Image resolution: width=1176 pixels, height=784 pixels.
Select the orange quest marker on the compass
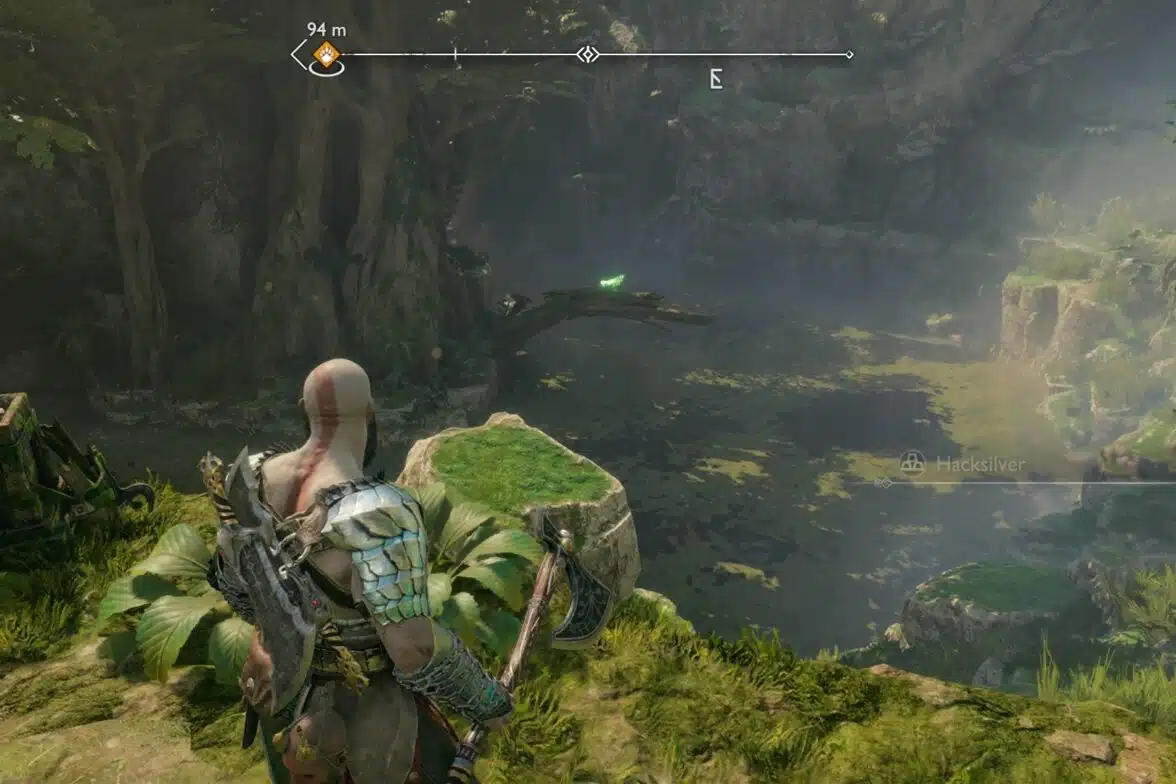(x=327, y=54)
